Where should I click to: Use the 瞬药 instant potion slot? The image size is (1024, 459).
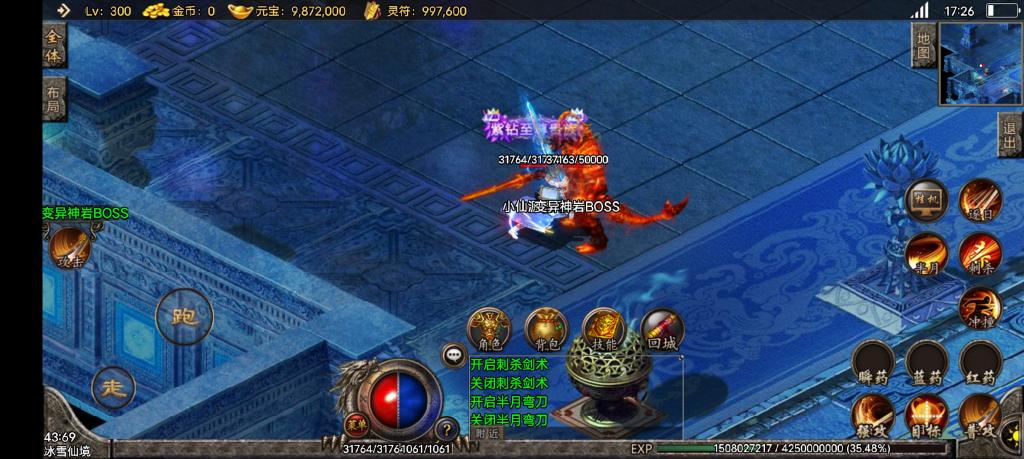(x=873, y=363)
